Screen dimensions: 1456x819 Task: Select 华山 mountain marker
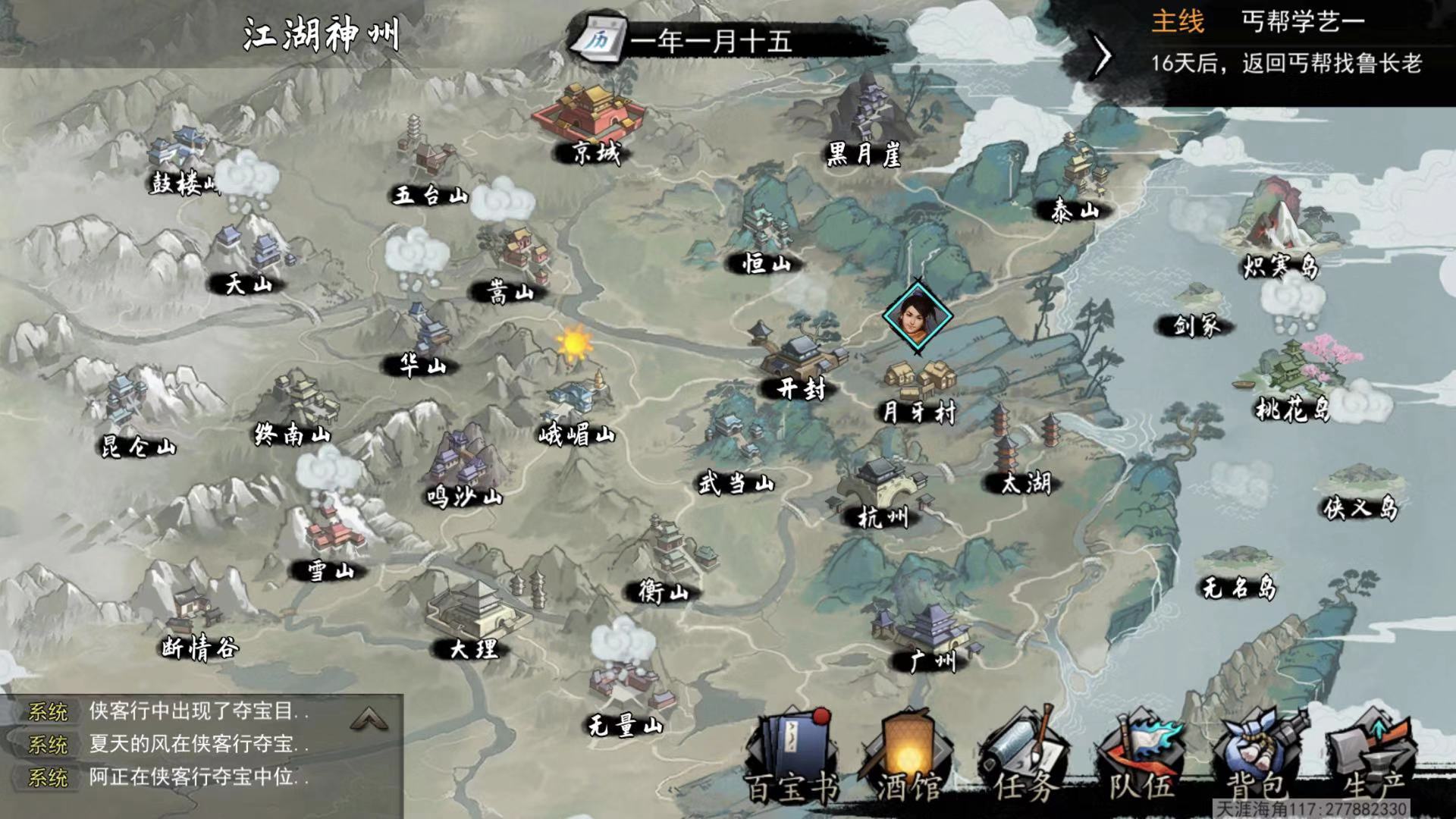425,341
